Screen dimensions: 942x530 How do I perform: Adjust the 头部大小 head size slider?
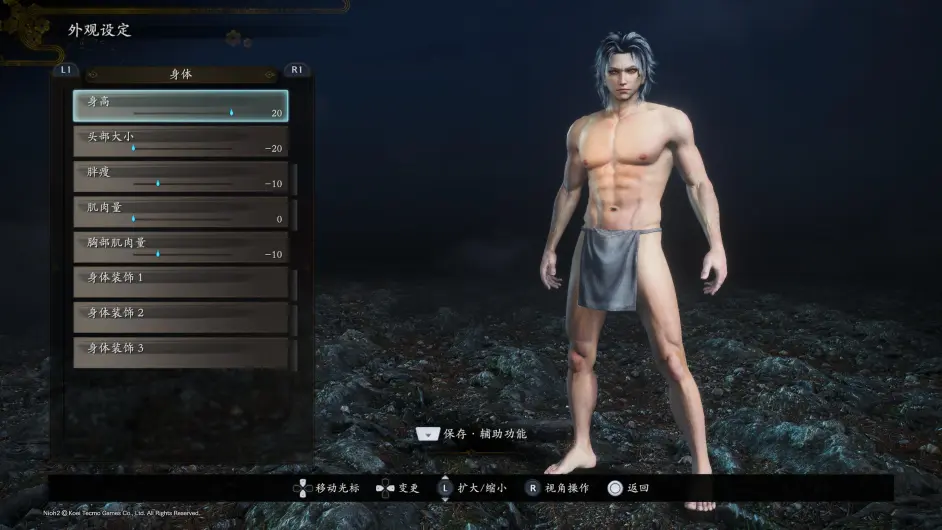point(180,142)
